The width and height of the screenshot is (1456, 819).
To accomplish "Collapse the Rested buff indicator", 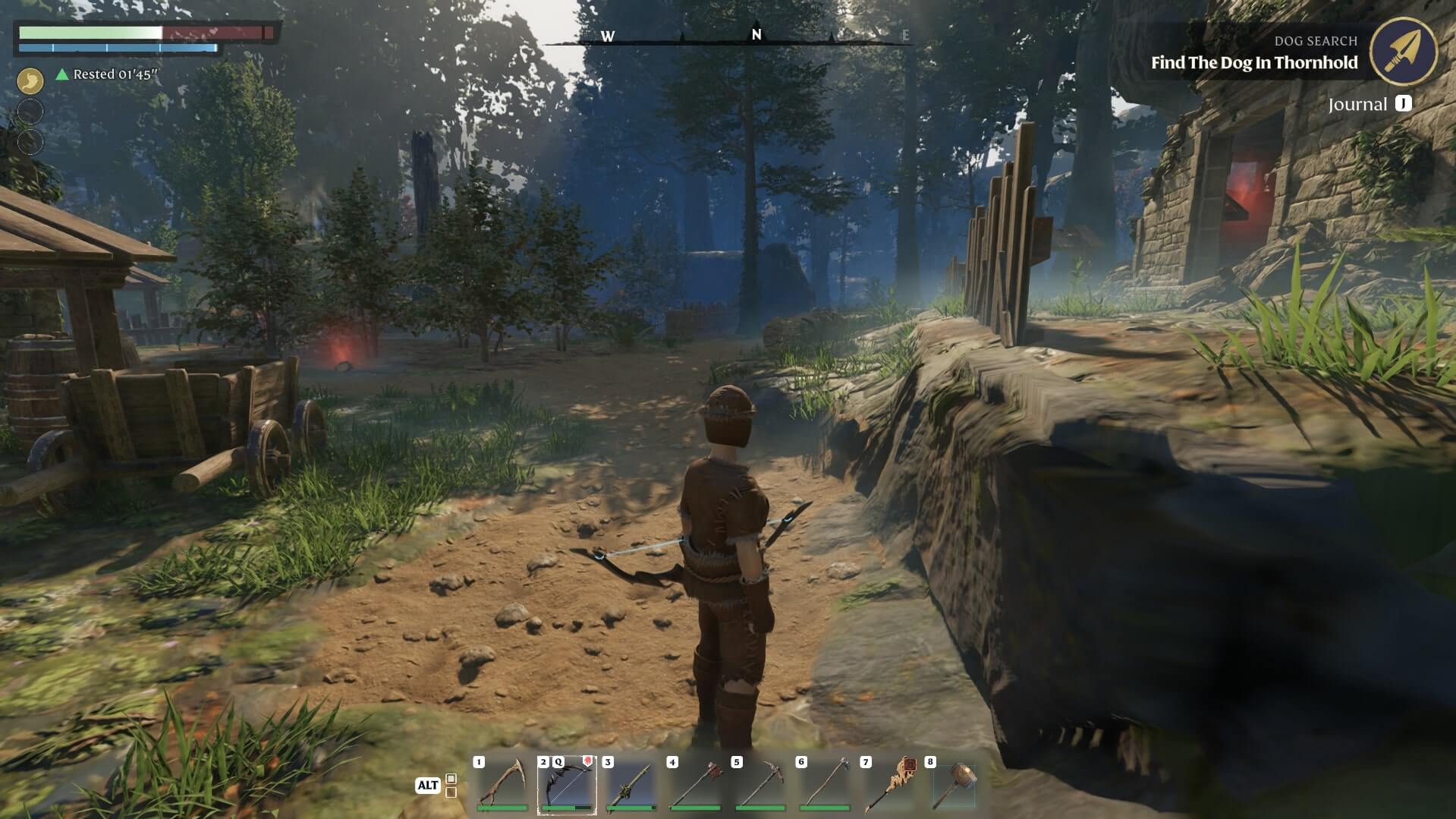I will (x=63, y=75).
